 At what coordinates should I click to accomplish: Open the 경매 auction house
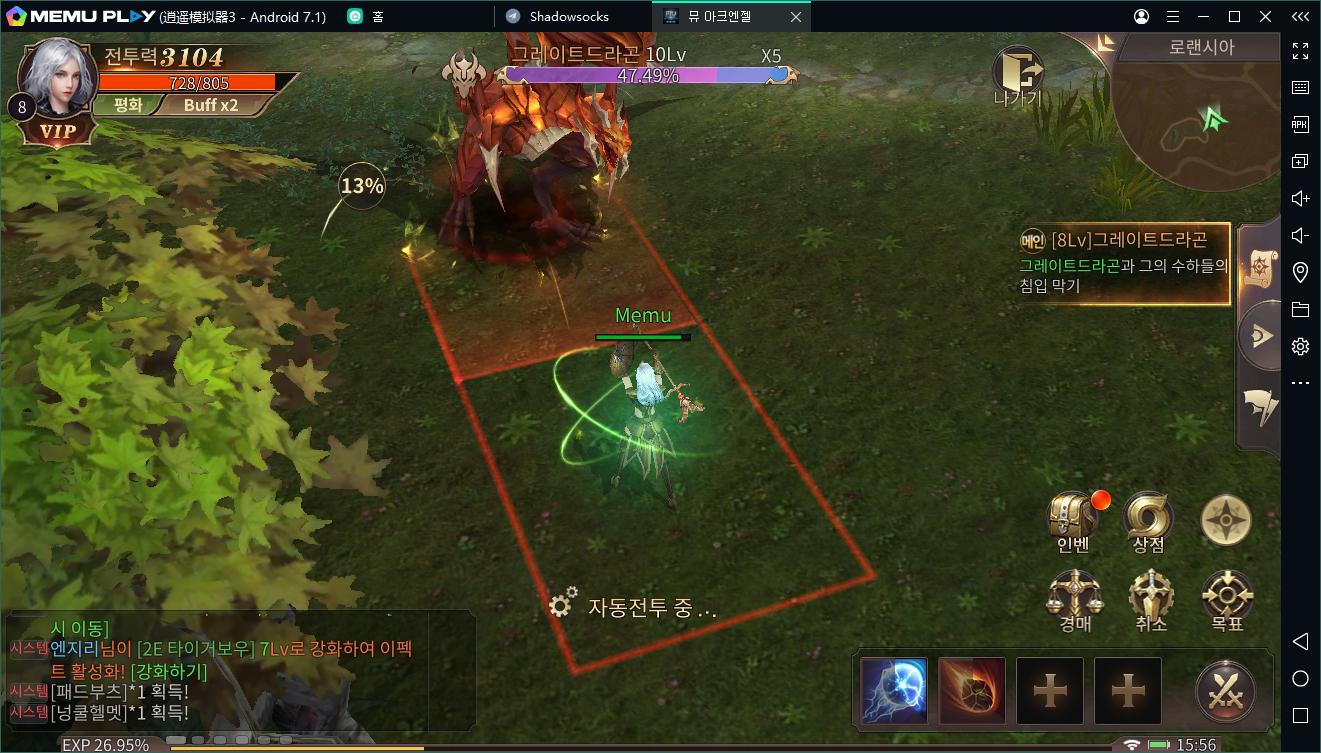click(1074, 598)
